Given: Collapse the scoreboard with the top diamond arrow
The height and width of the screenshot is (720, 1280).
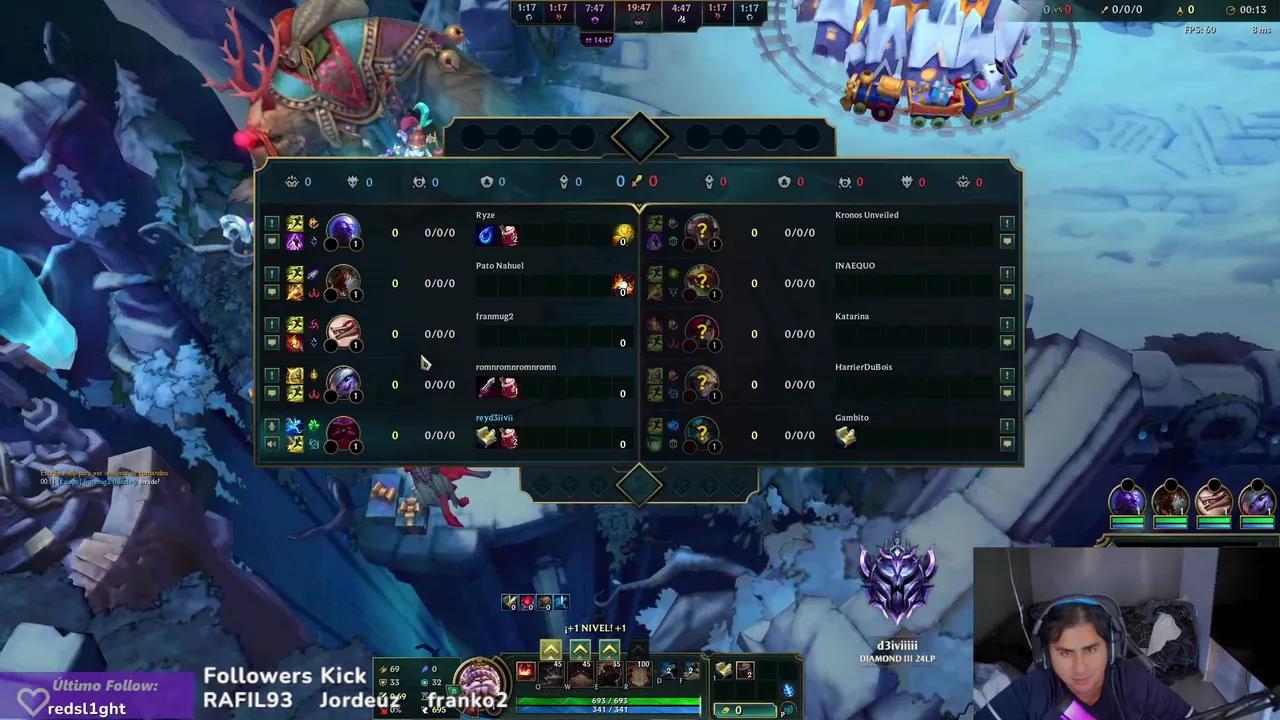Looking at the screenshot, I should (640, 137).
